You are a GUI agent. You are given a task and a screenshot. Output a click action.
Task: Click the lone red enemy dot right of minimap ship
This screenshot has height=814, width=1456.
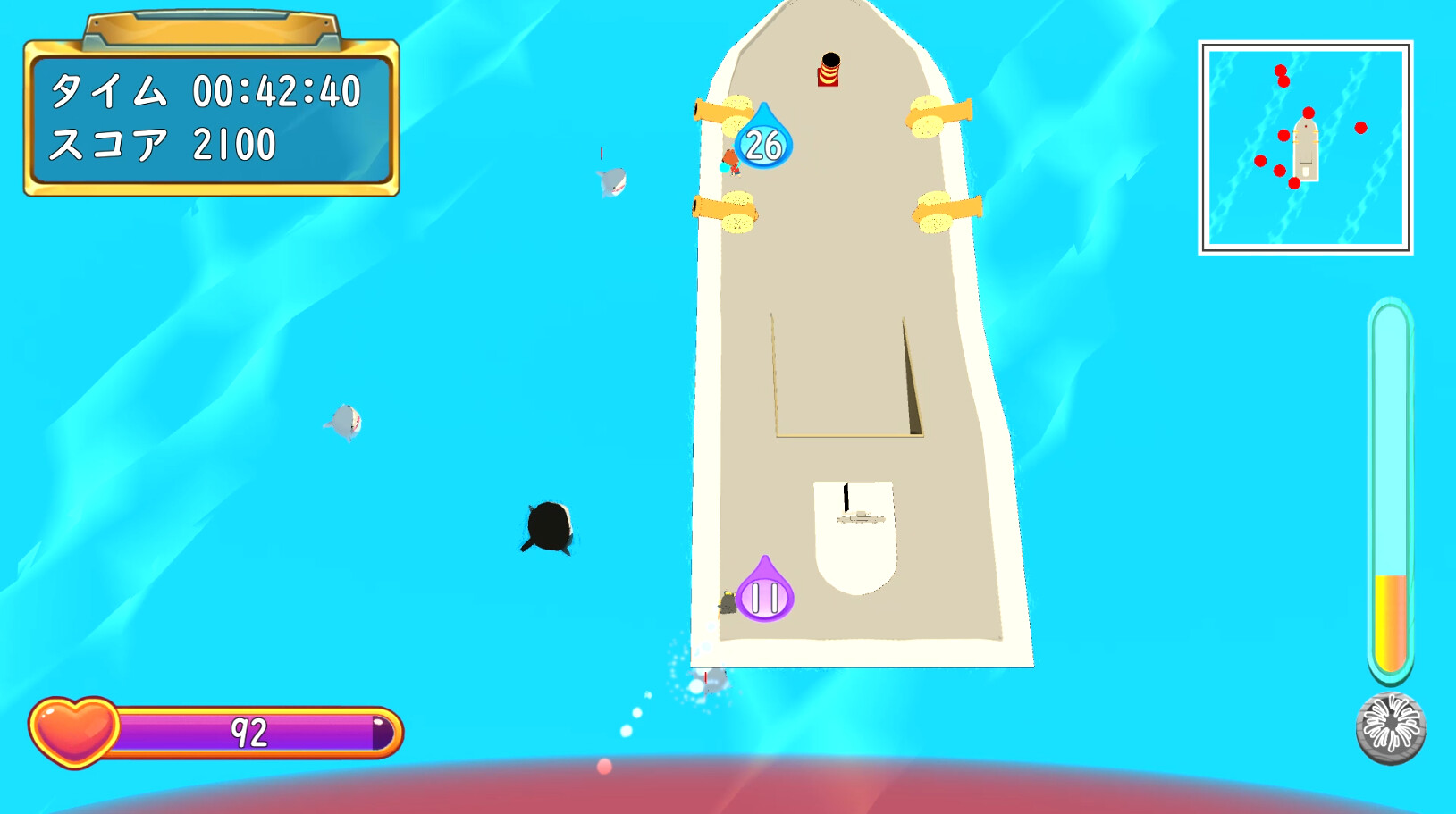[1359, 128]
